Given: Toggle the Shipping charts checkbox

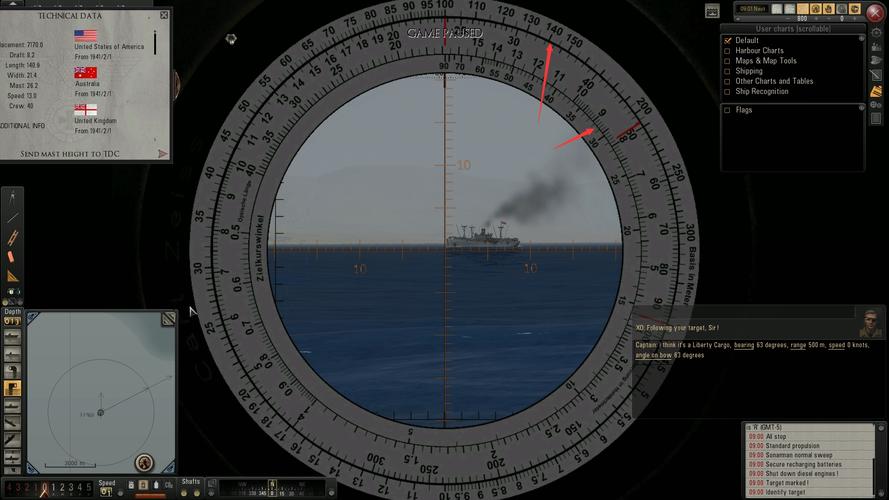Looking at the screenshot, I should (727, 71).
